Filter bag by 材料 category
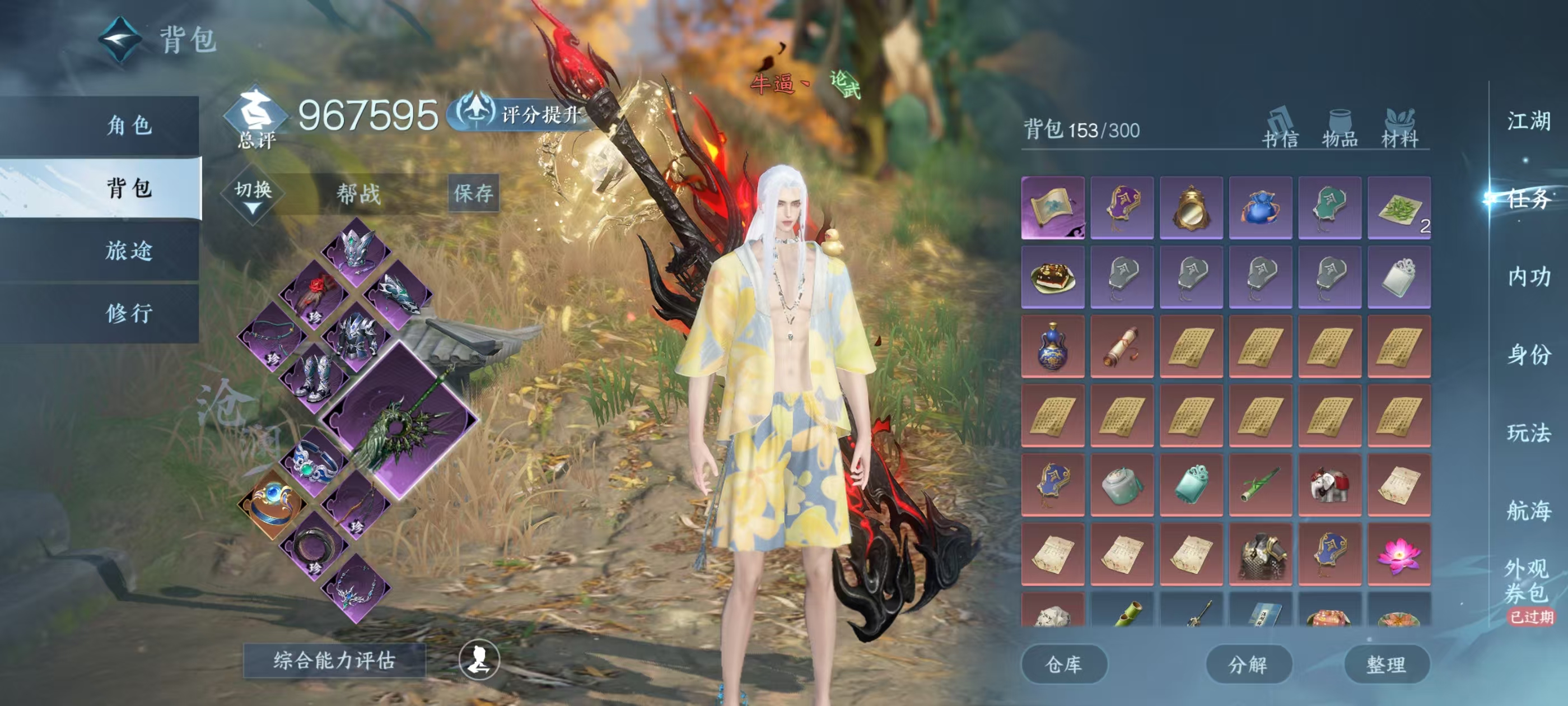The image size is (1568, 706). (x=1399, y=129)
